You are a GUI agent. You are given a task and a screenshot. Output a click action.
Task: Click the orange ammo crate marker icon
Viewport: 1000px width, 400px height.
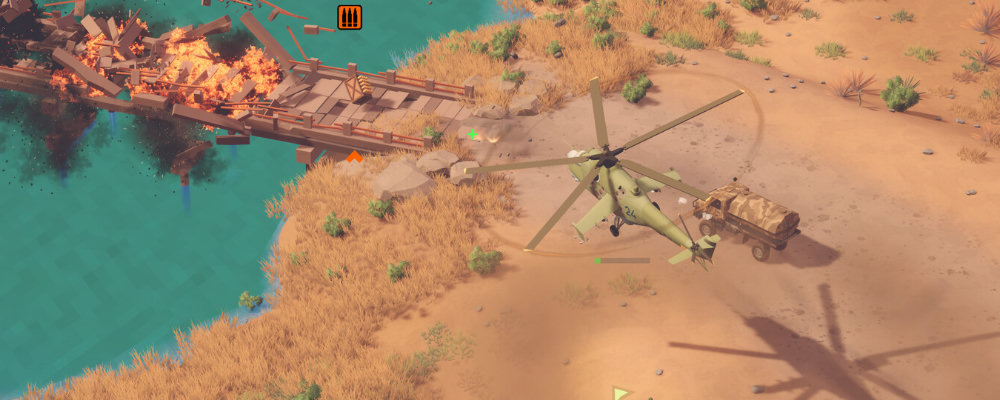(x=349, y=17)
